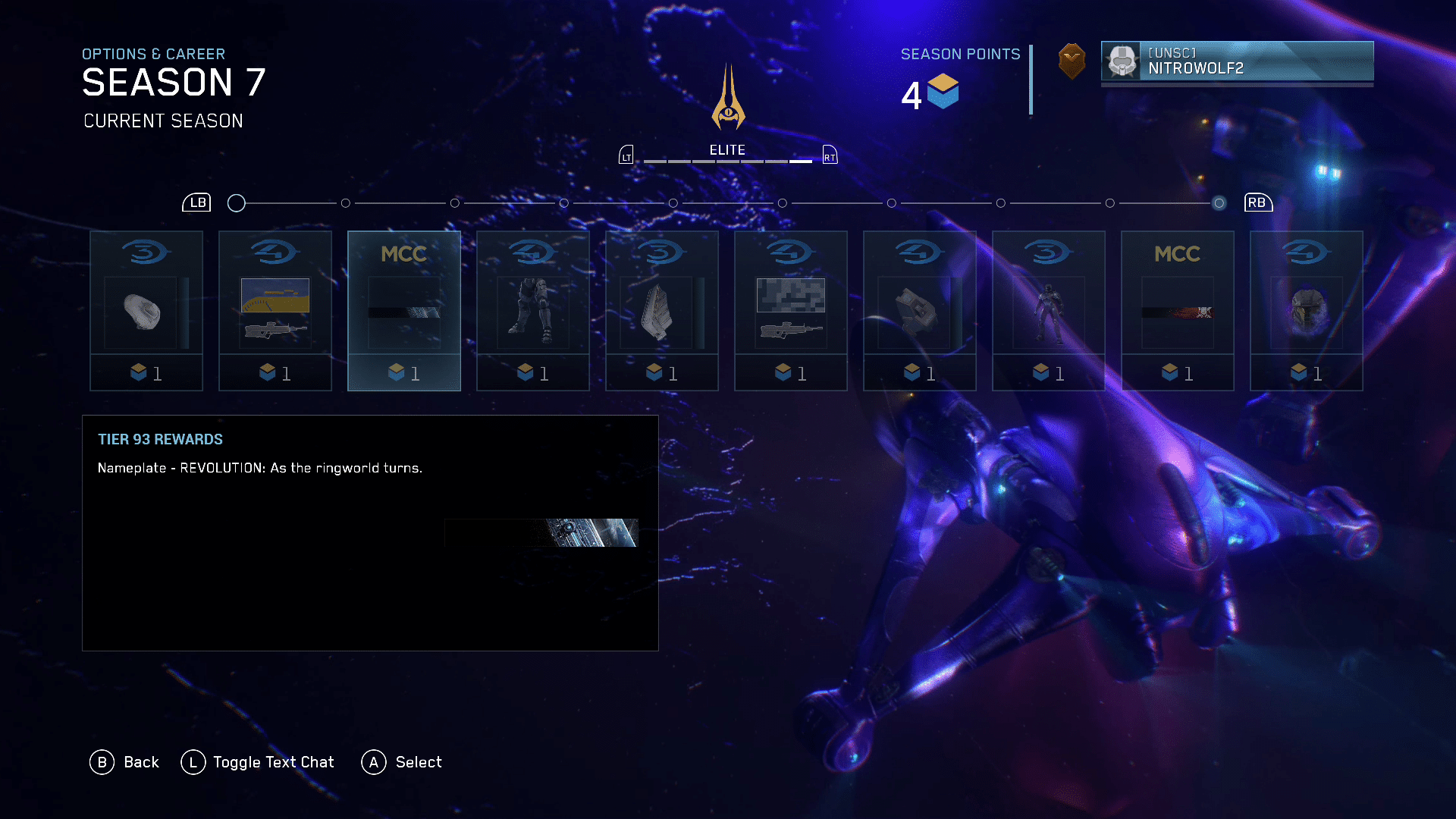The width and height of the screenshot is (1456, 819).
Task: Confirm with the Select label
Action: point(418,762)
